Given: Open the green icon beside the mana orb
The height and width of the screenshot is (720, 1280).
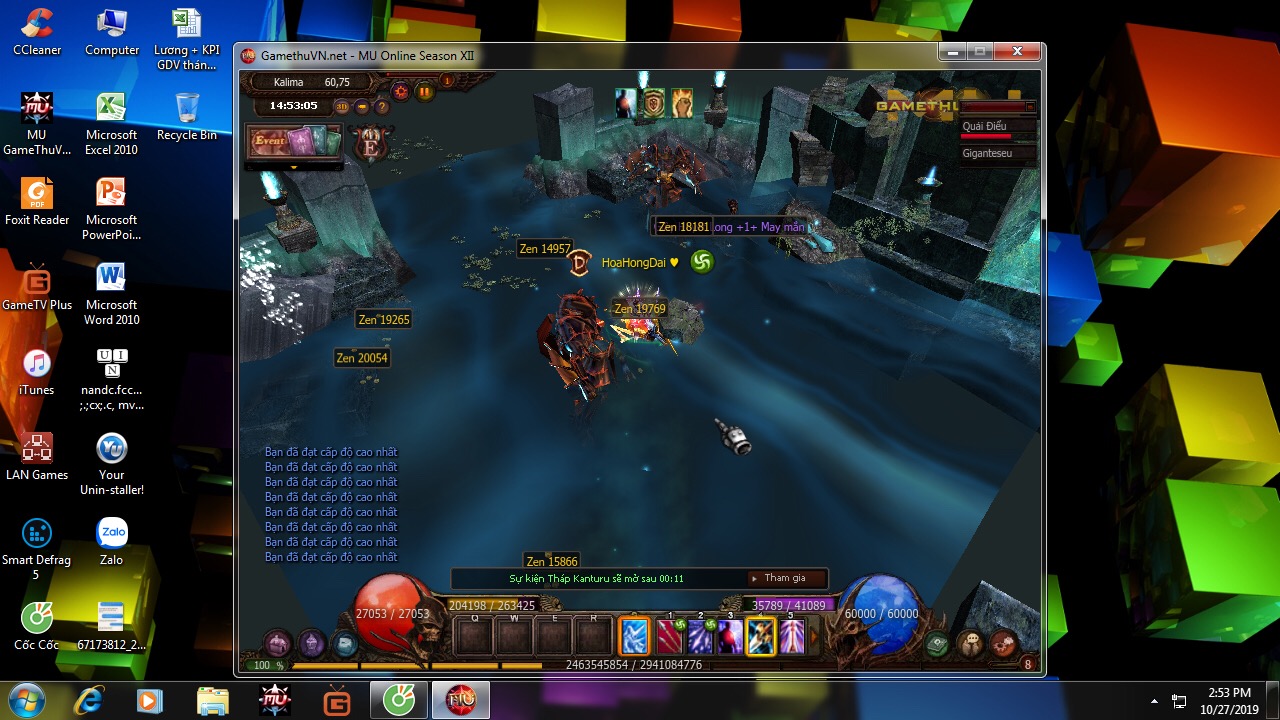Looking at the screenshot, I should coord(937,644).
